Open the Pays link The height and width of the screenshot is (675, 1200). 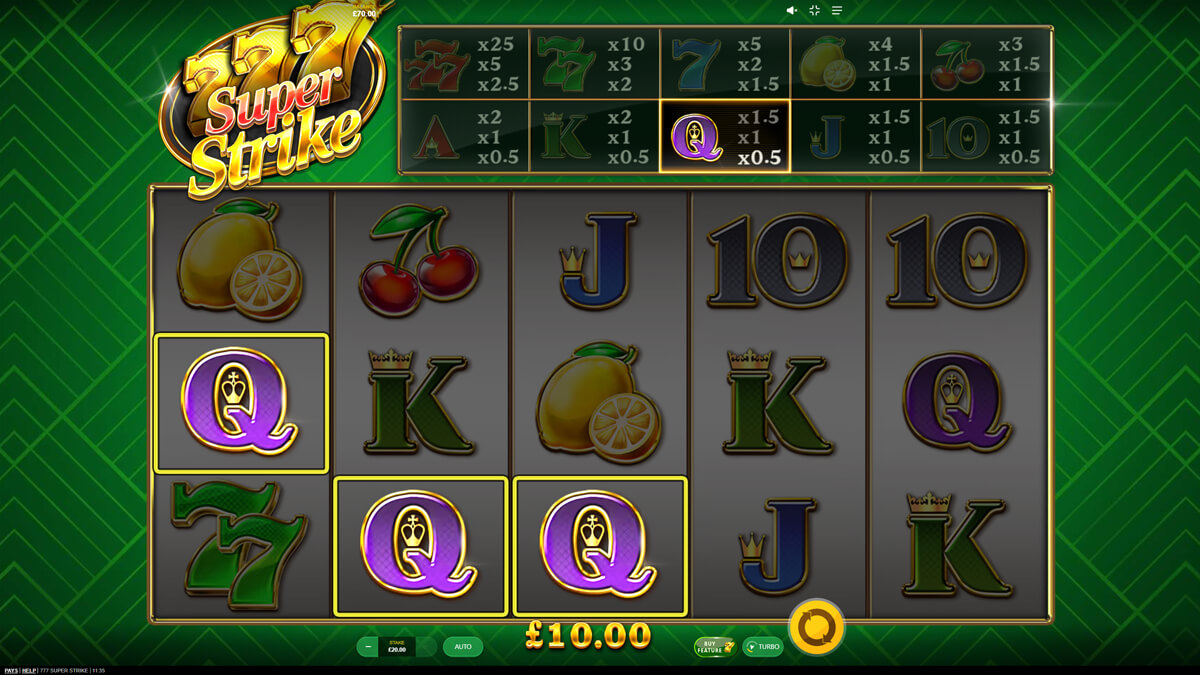9,670
